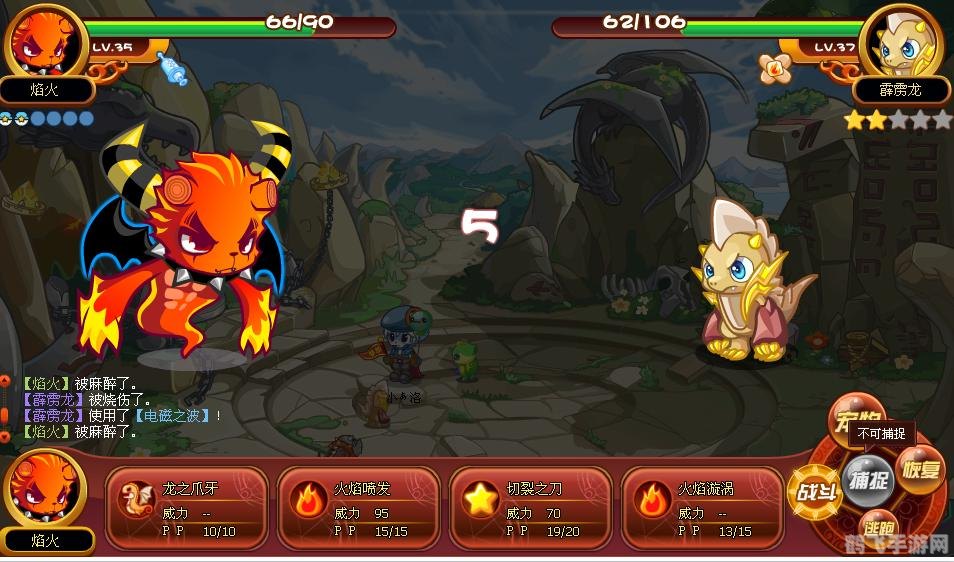Select the 火焰喷发 fire skill
Viewport: 954px width, 562px height.
coord(359,509)
